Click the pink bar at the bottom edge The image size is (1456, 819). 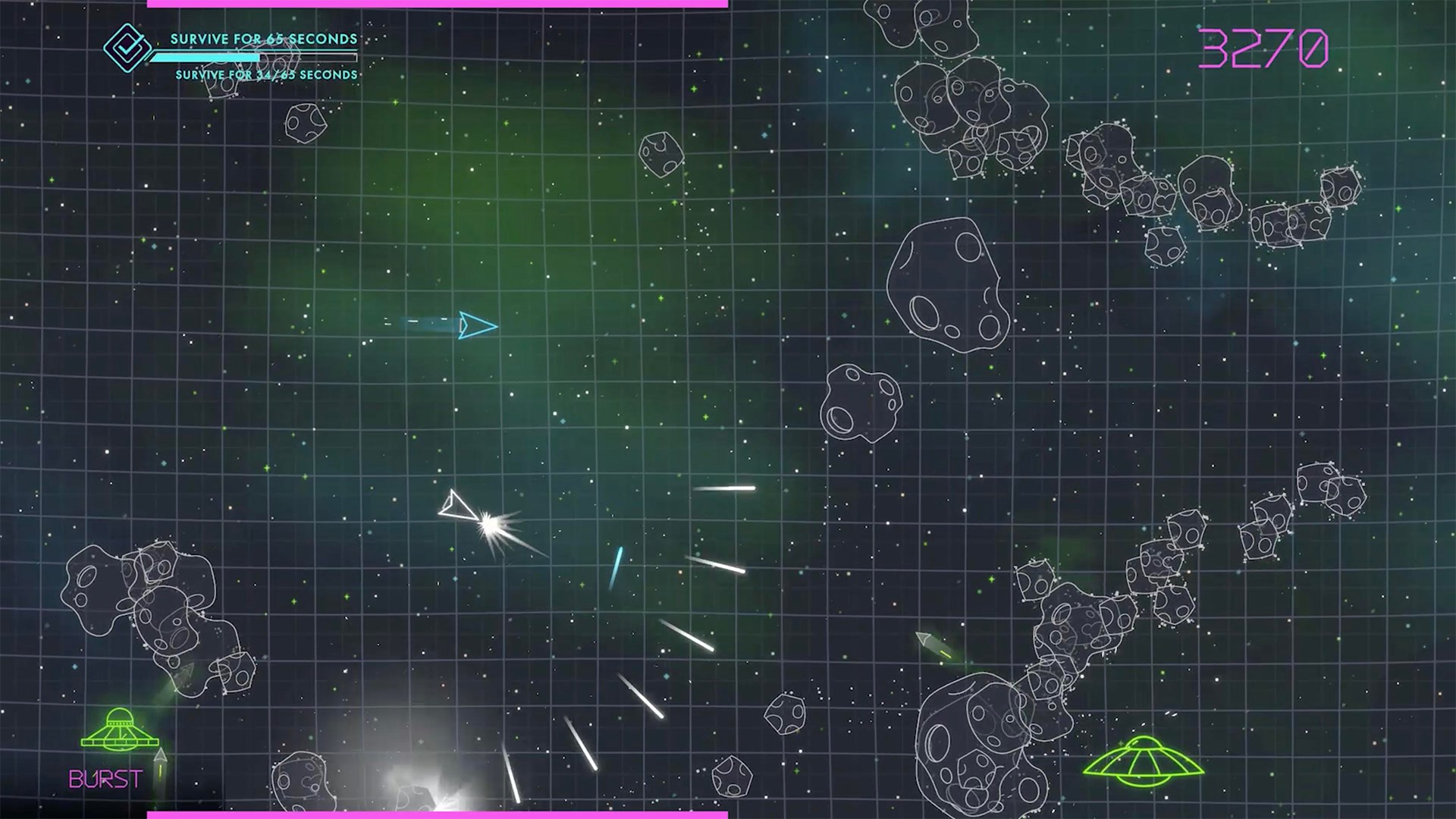pyautogui.click(x=440, y=814)
